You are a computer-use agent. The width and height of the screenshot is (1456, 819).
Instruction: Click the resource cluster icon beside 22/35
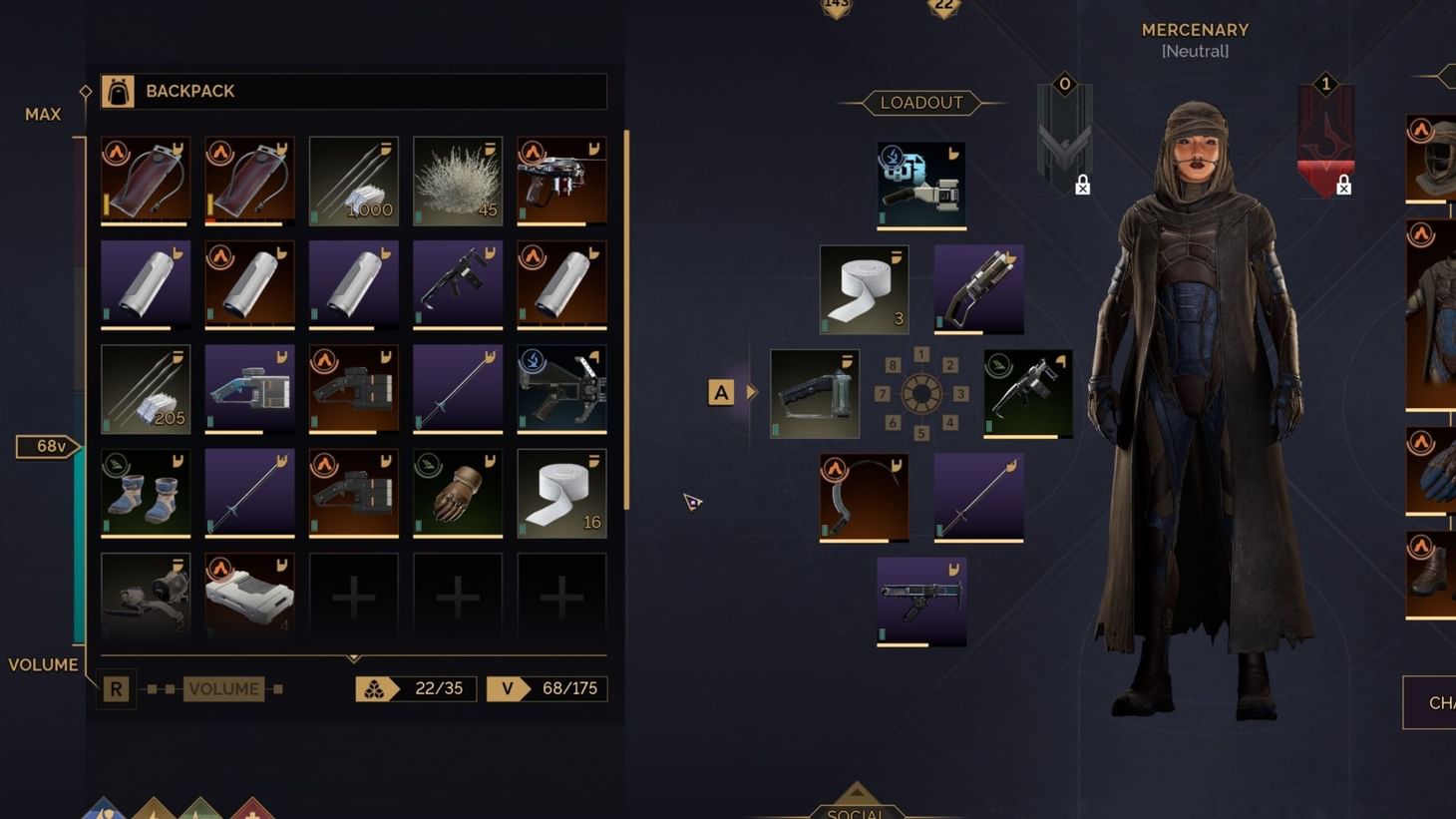pos(376,688)
